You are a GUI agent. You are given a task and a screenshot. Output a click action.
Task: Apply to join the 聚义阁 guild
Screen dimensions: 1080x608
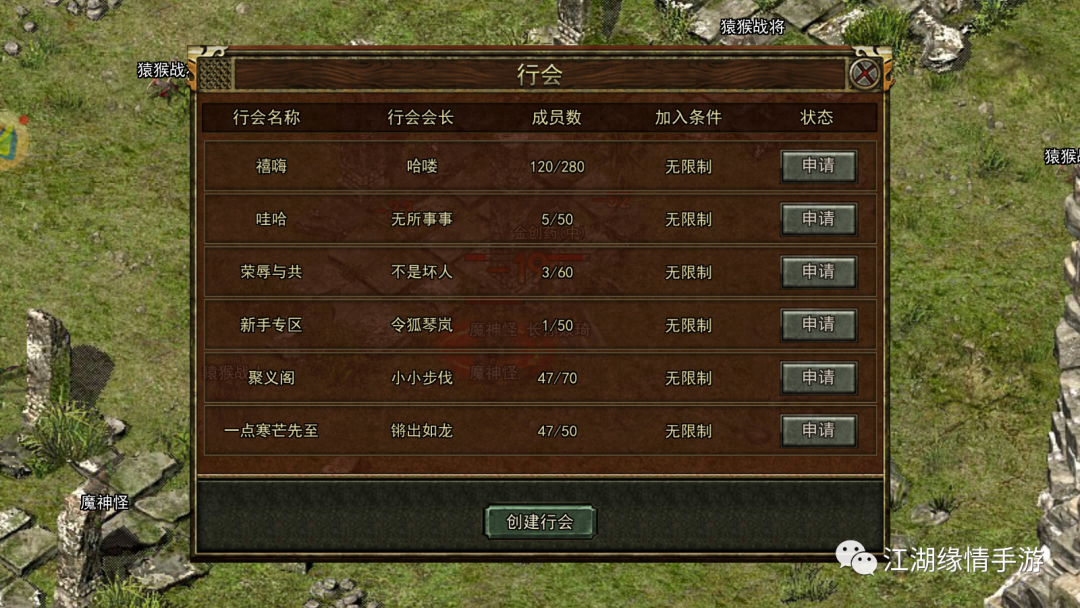tap(818, 378)
